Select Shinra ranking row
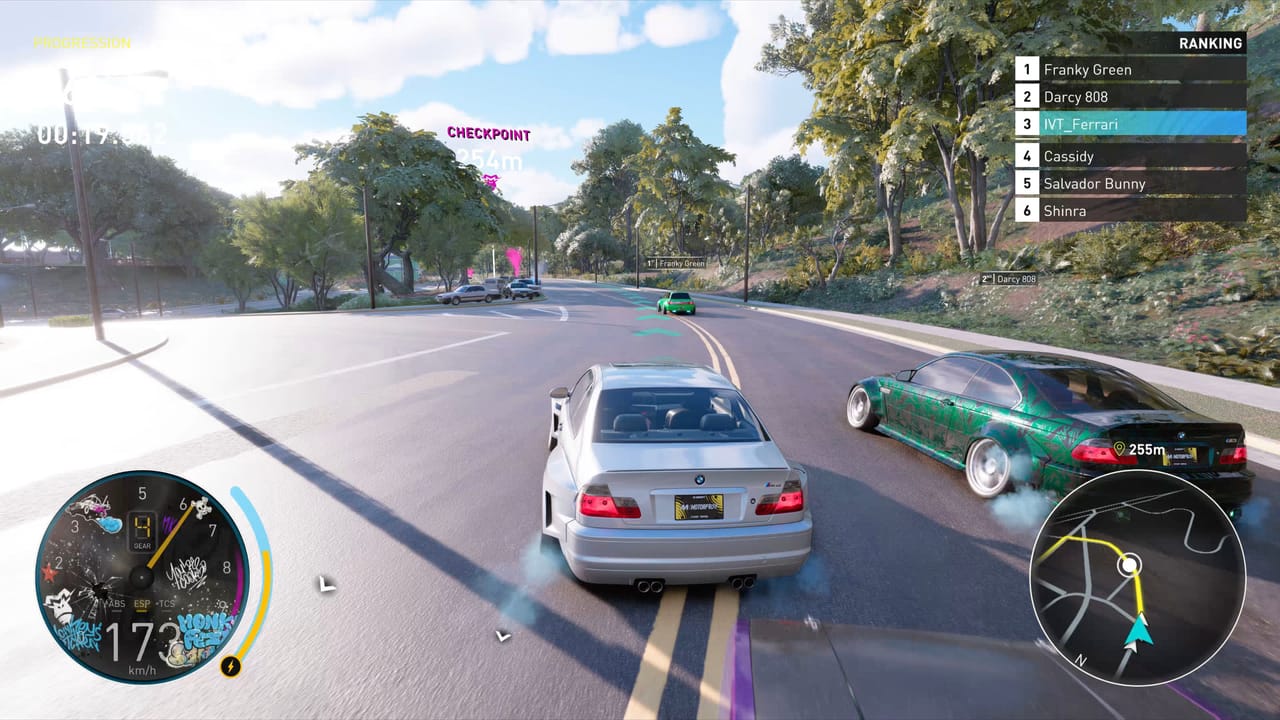This screenshot has width=1280, height=720. (1130, 210)
